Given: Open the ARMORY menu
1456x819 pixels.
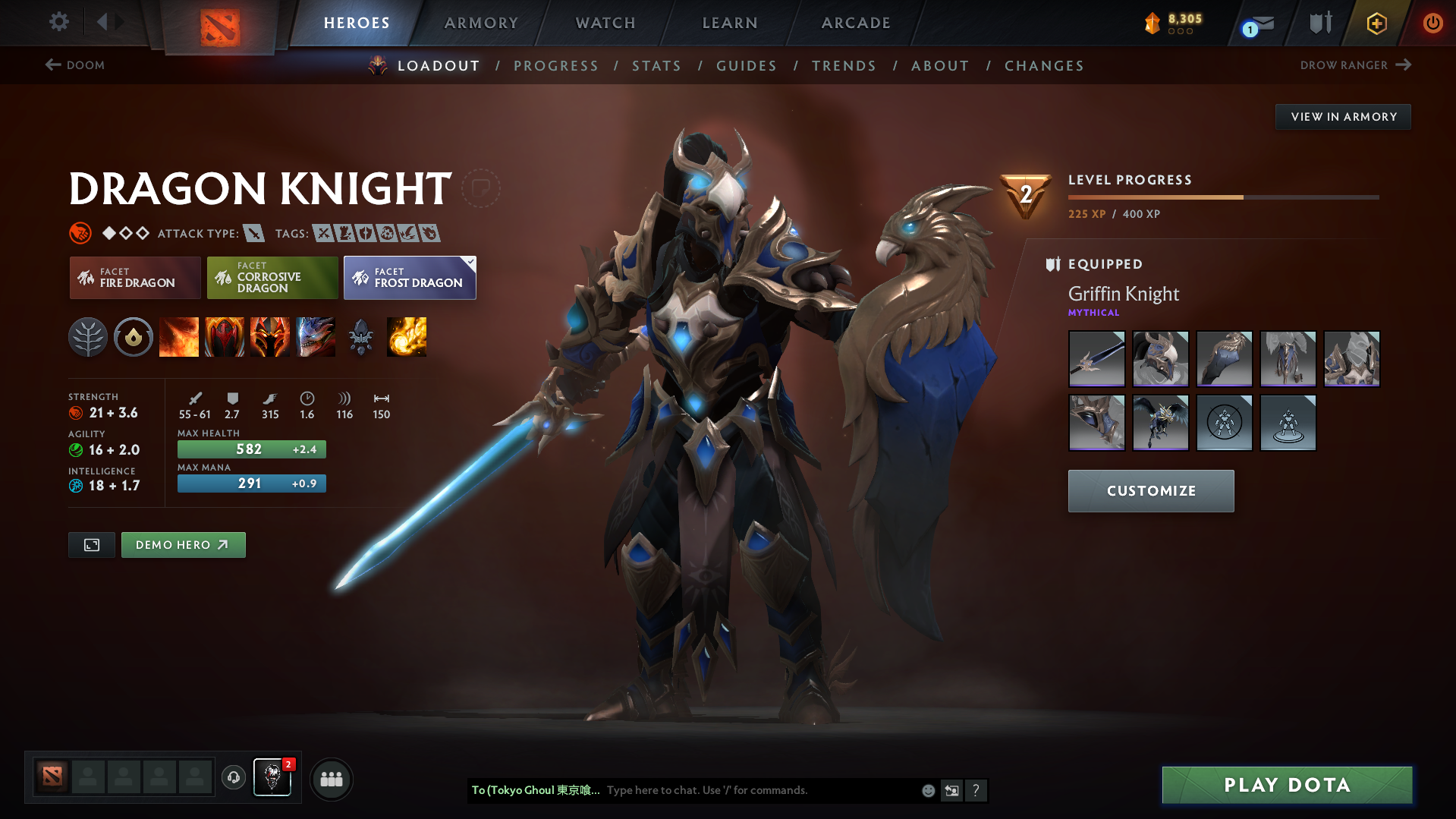Looking at the screenshot, I should tap(481, 23).
